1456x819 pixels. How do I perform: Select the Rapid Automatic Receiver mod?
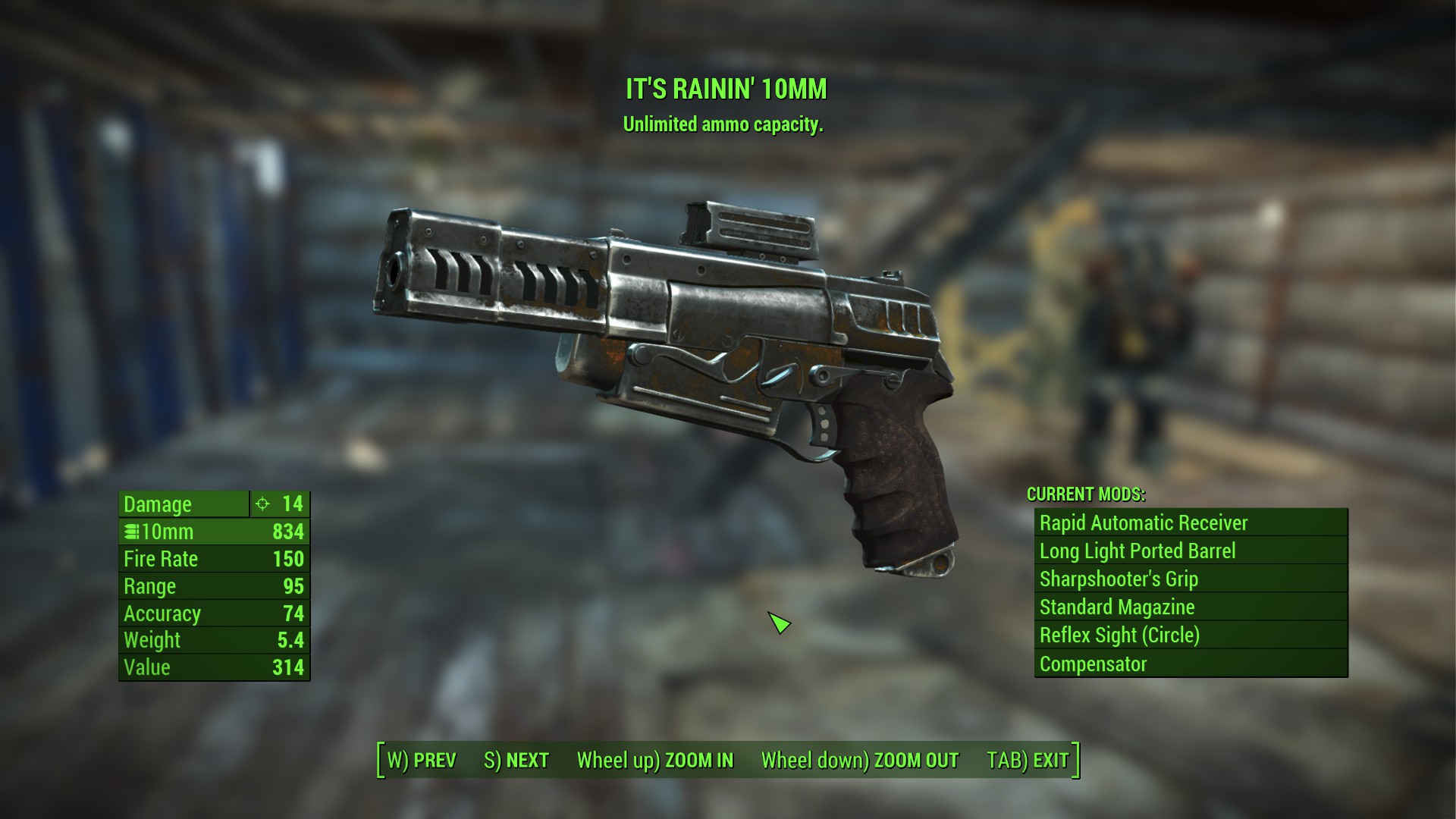pos(1191,523)
